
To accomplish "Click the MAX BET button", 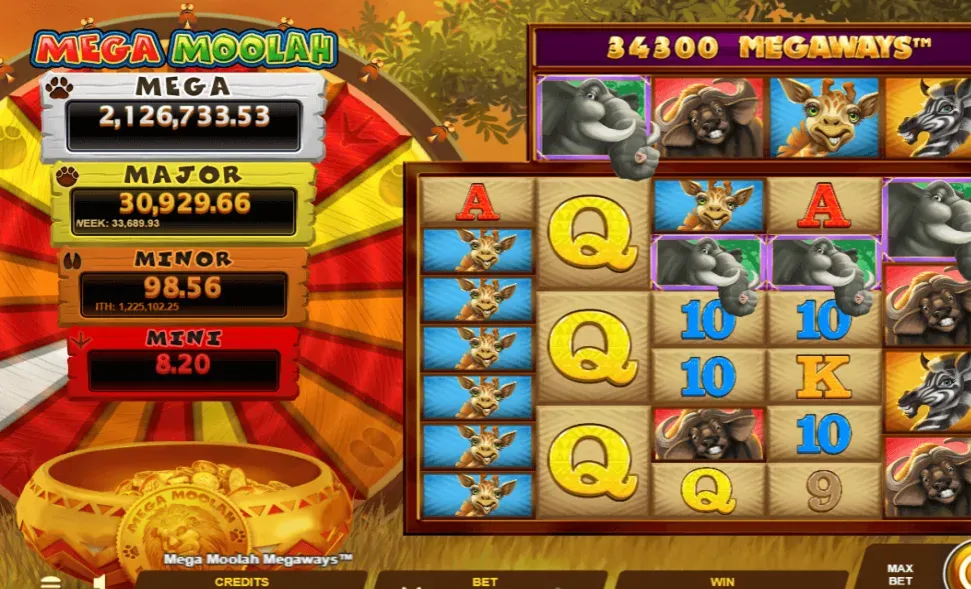I will click(x=899, y=574).
